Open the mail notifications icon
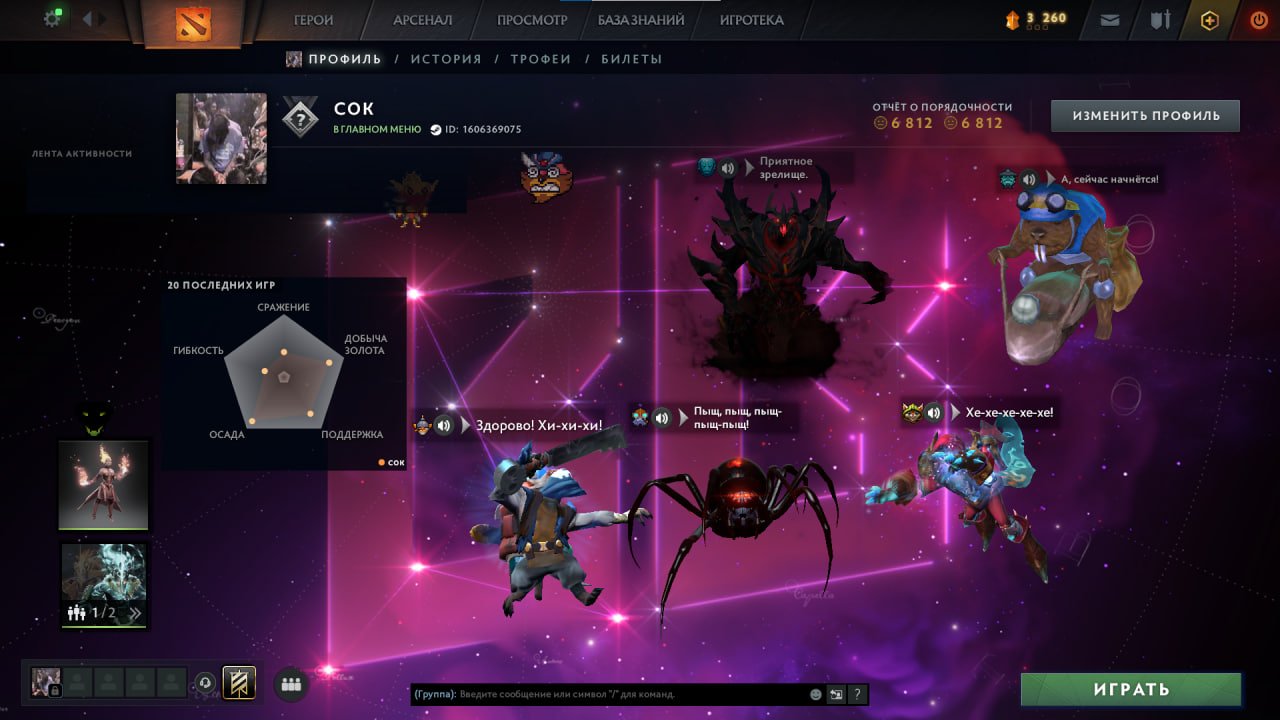Viewport: 1280px width, 720px height. (x=1108, y=19)
